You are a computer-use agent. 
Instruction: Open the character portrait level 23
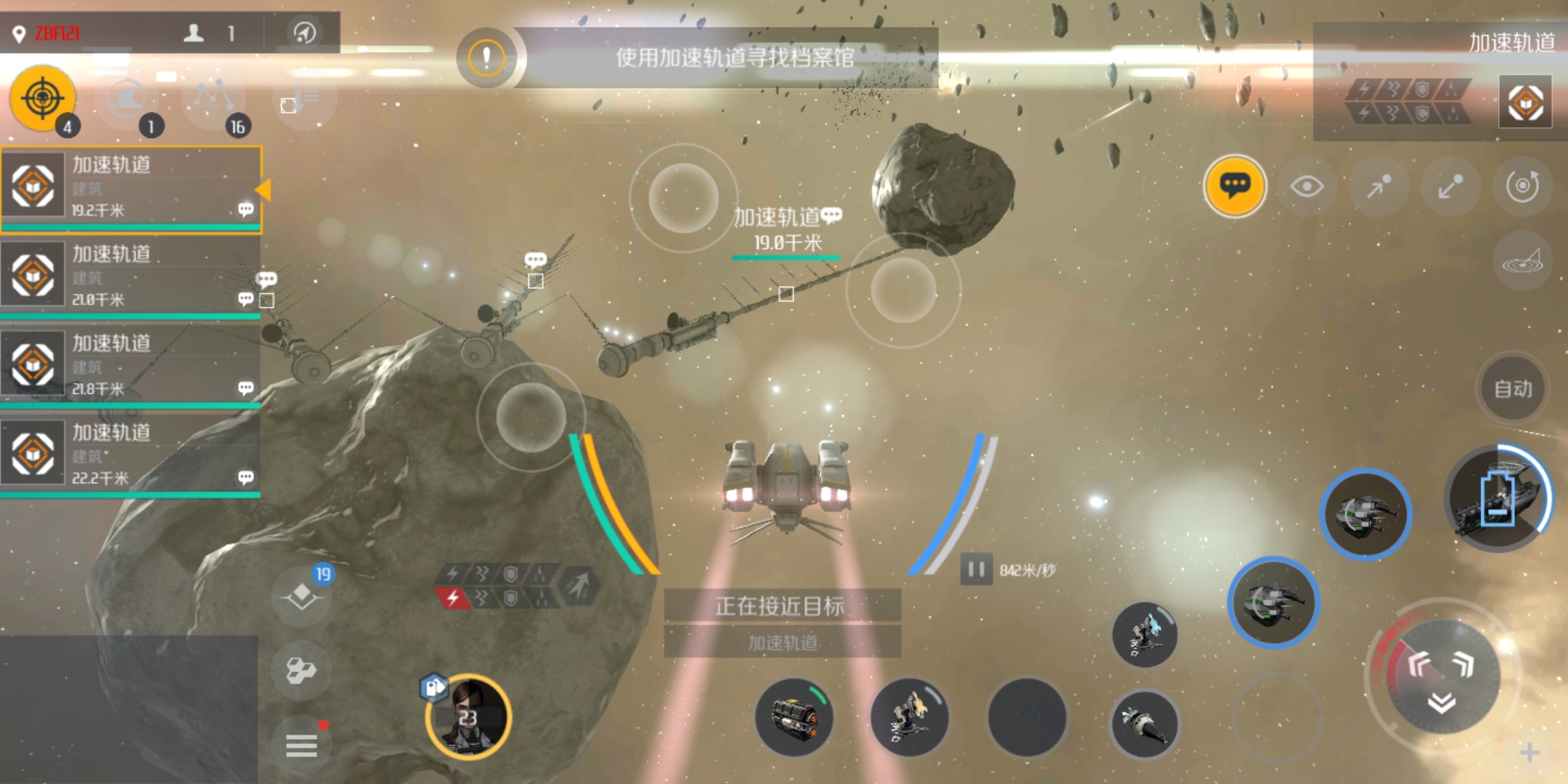tap(469, 717)
